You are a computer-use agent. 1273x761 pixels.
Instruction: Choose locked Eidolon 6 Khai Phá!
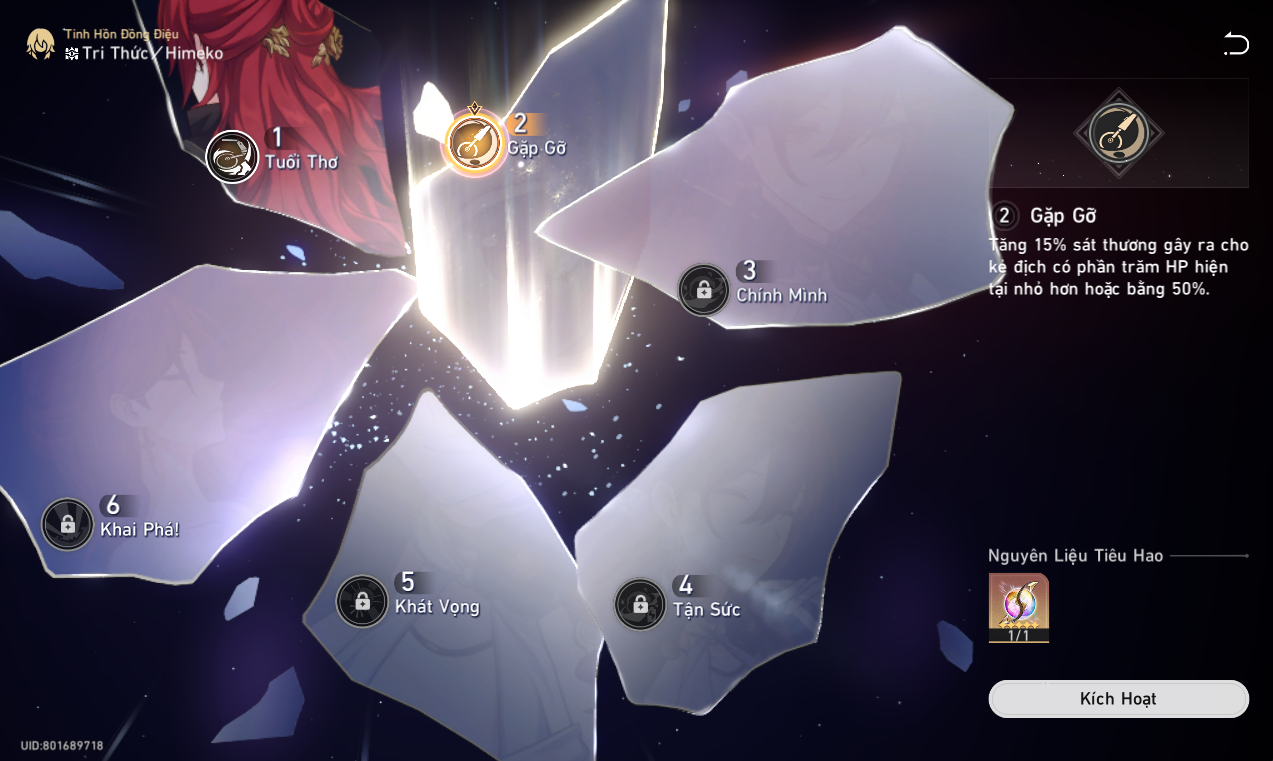(x=68, y=524)
